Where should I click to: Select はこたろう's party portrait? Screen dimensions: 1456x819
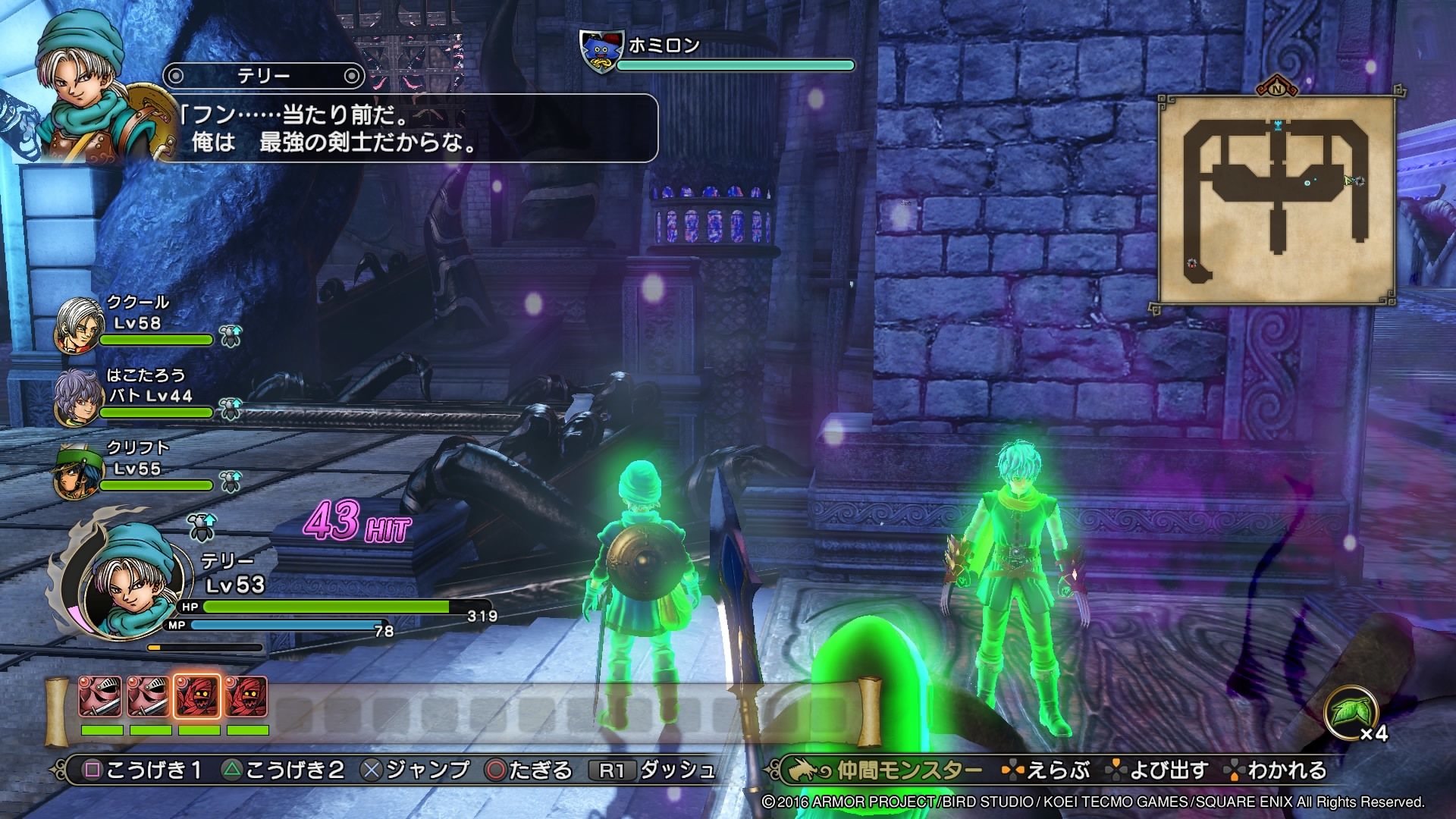pyautogui.click(x=78, y=398)
